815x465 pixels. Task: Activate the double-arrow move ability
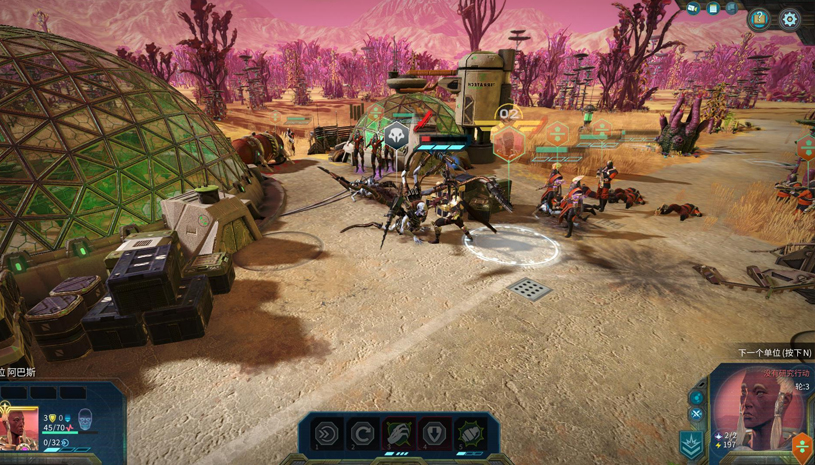point(327,434)
